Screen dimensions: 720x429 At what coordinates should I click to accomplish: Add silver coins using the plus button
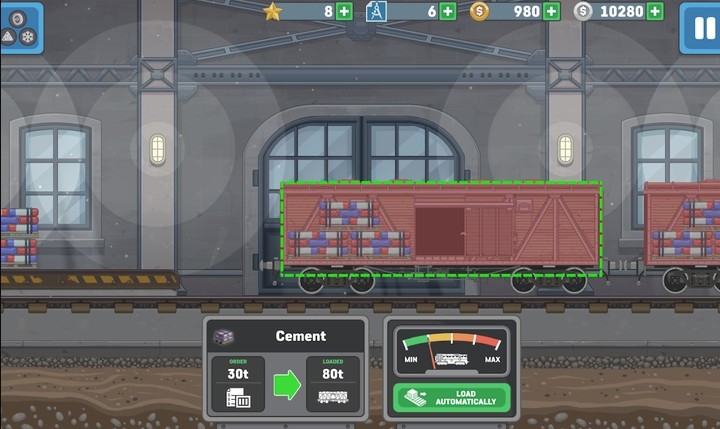655,11
